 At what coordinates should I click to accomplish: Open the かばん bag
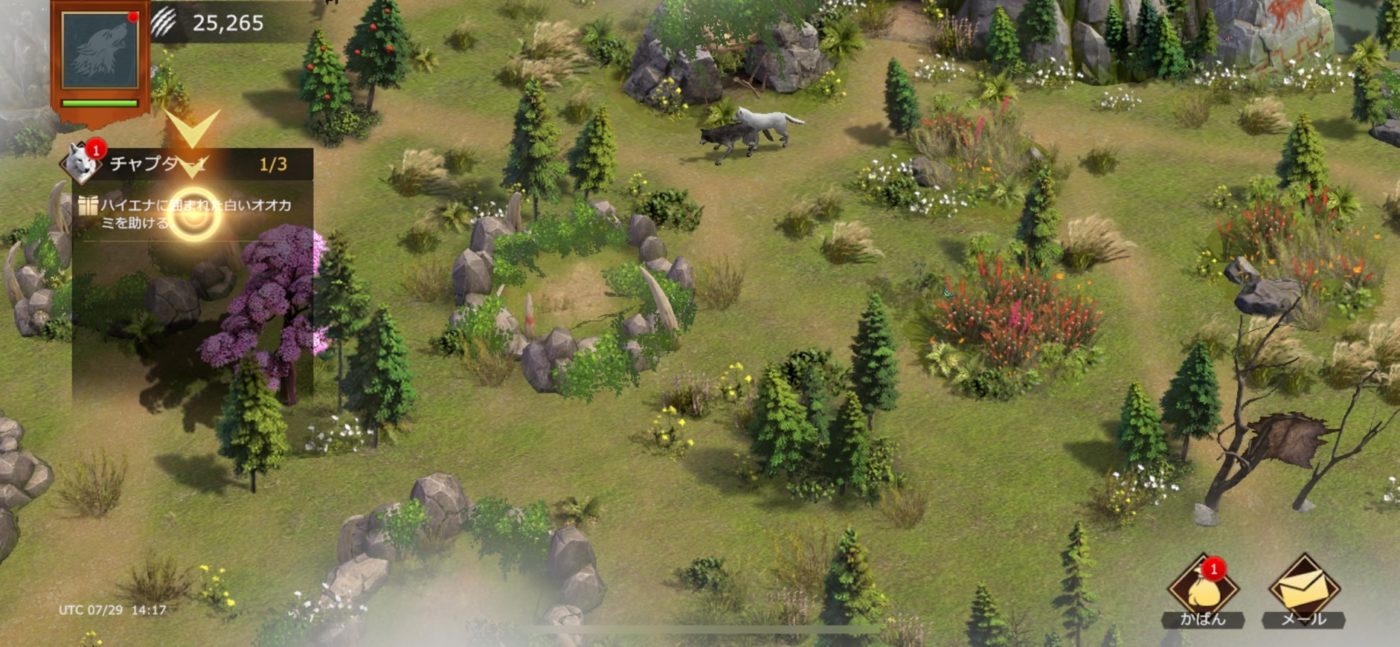(1203, 588)
